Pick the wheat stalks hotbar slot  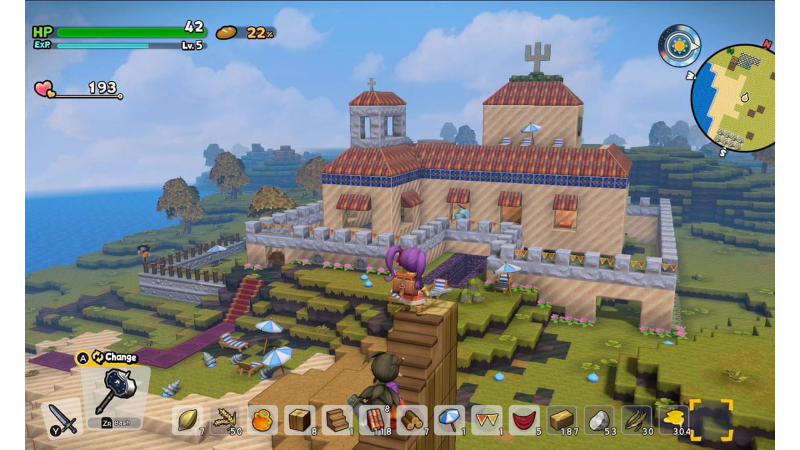point(225,419)
